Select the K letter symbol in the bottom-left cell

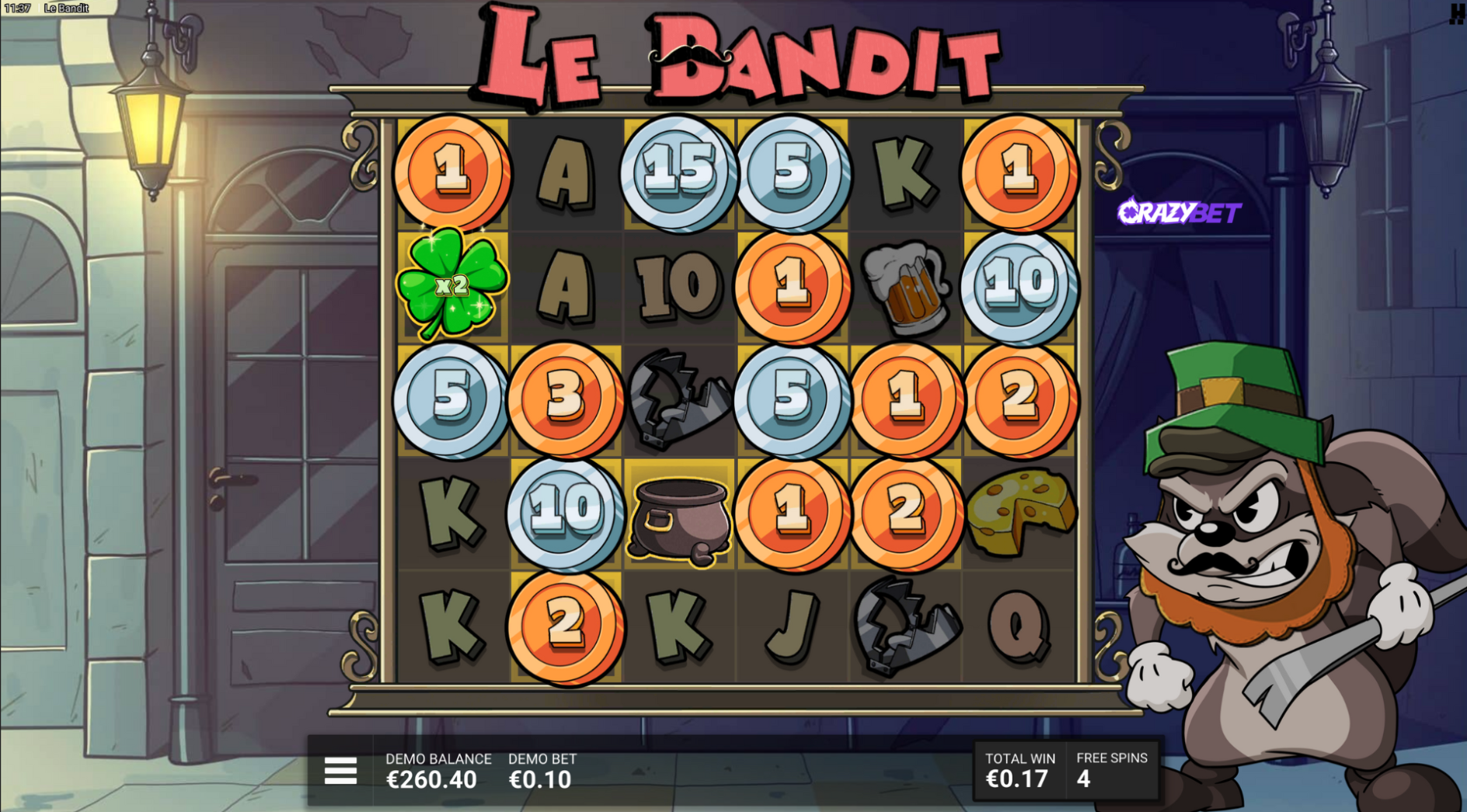click(452, 626)
